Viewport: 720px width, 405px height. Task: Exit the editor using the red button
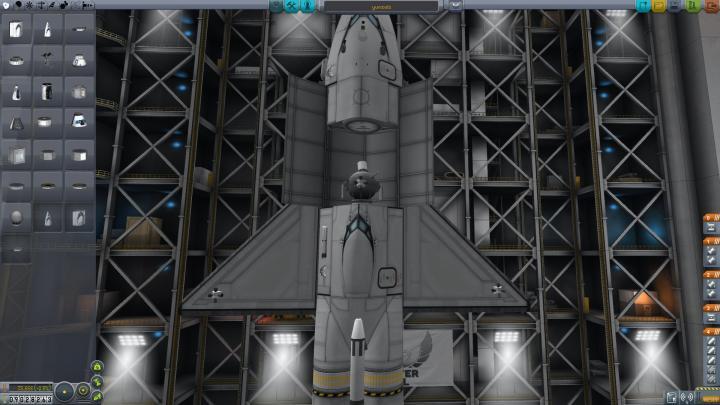pyautogui.click(x=711, y=6)
